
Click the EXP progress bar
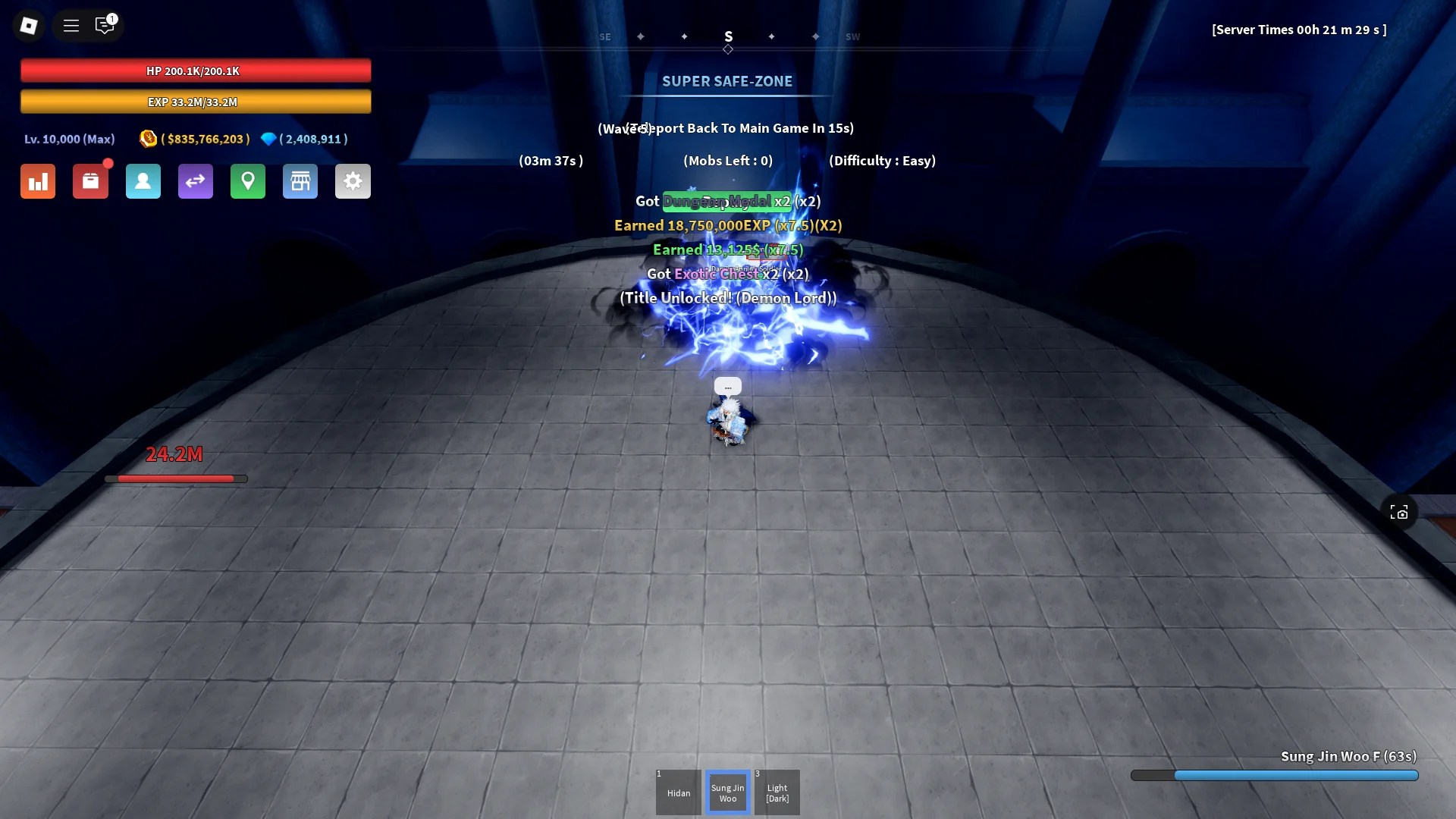196,101
